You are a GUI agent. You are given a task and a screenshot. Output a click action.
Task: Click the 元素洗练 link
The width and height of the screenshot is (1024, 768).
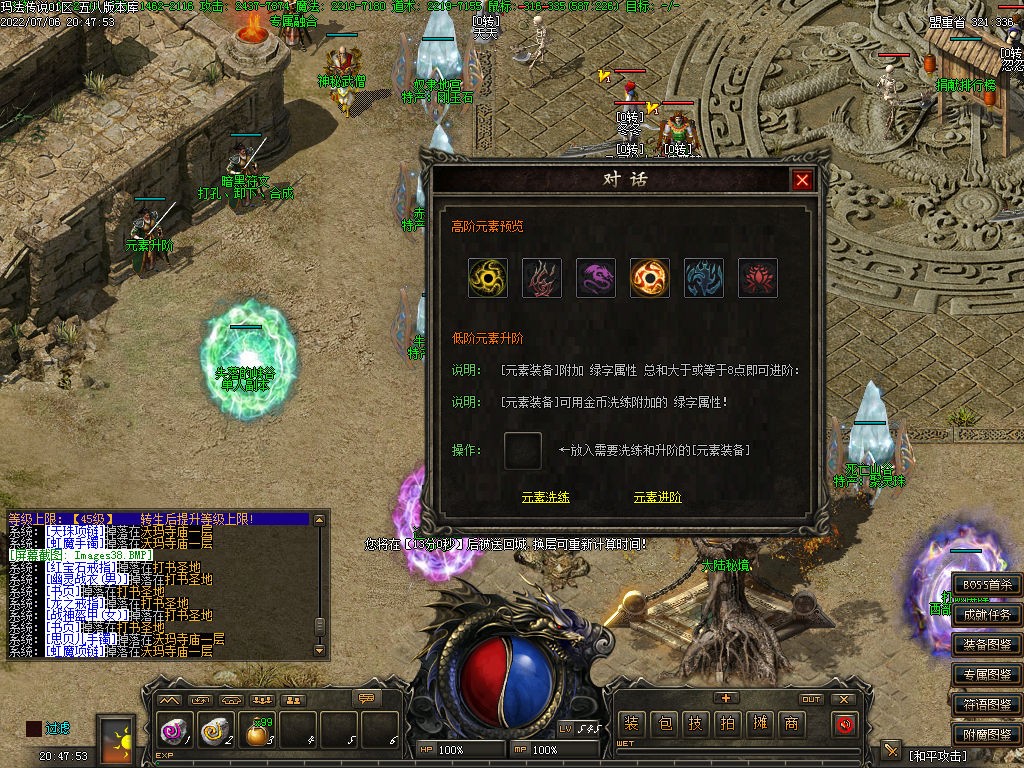coord(545,497)
